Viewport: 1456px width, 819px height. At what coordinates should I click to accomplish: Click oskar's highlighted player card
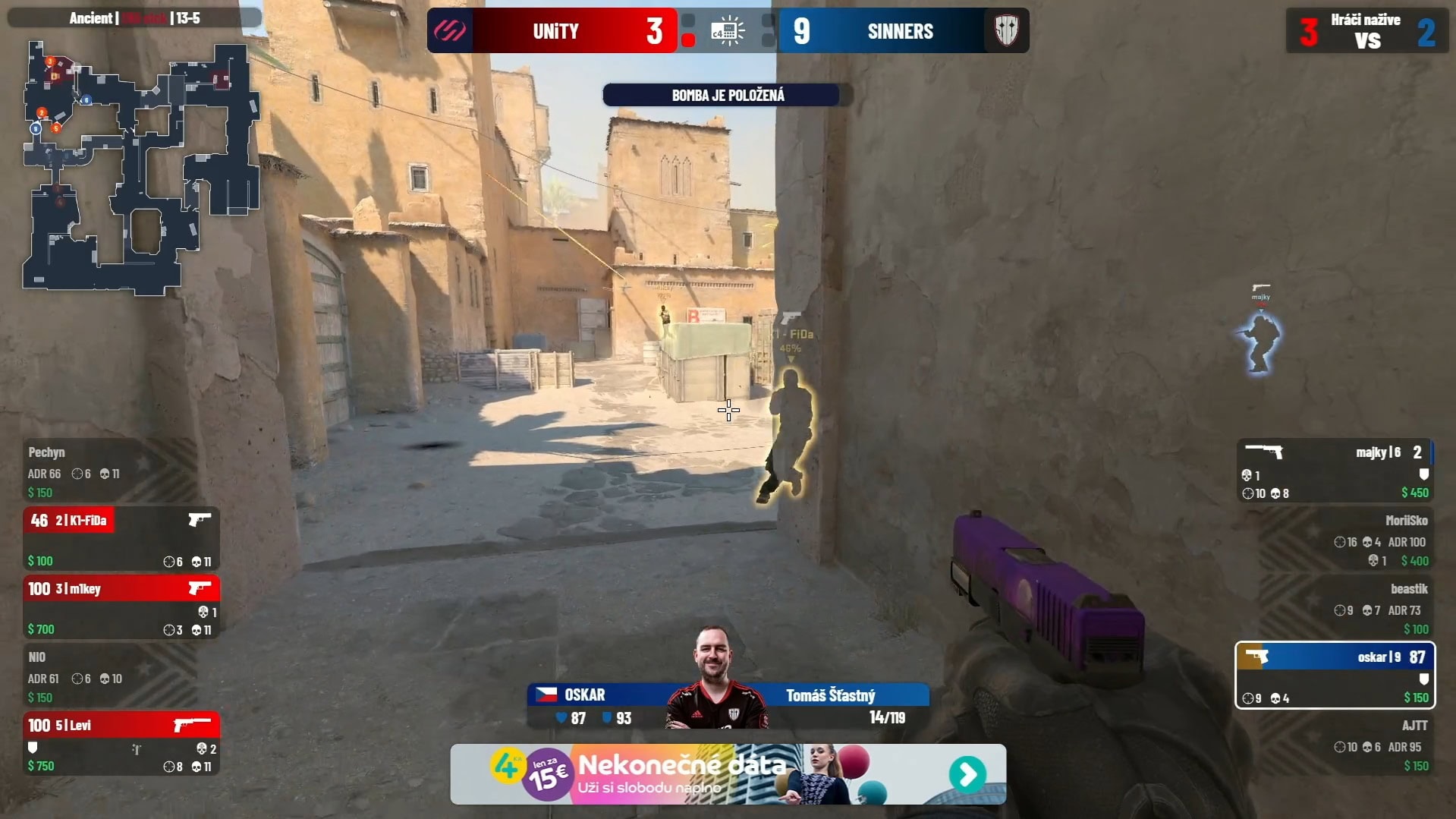tap(1335, 676)
